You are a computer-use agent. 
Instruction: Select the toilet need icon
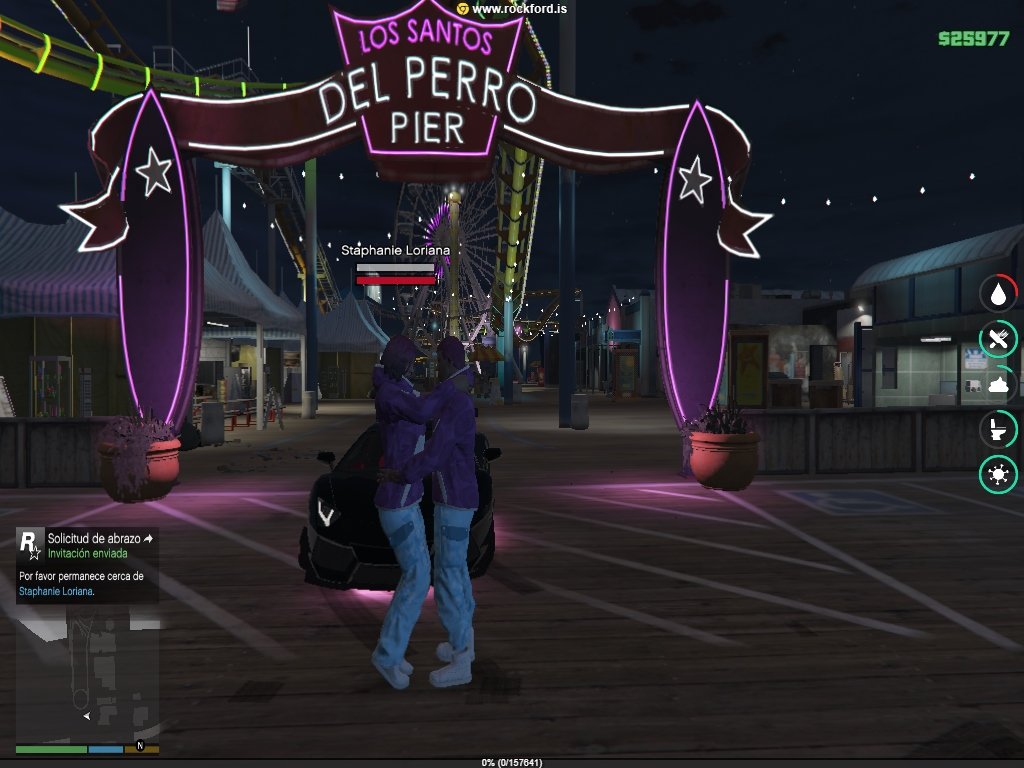998,429
